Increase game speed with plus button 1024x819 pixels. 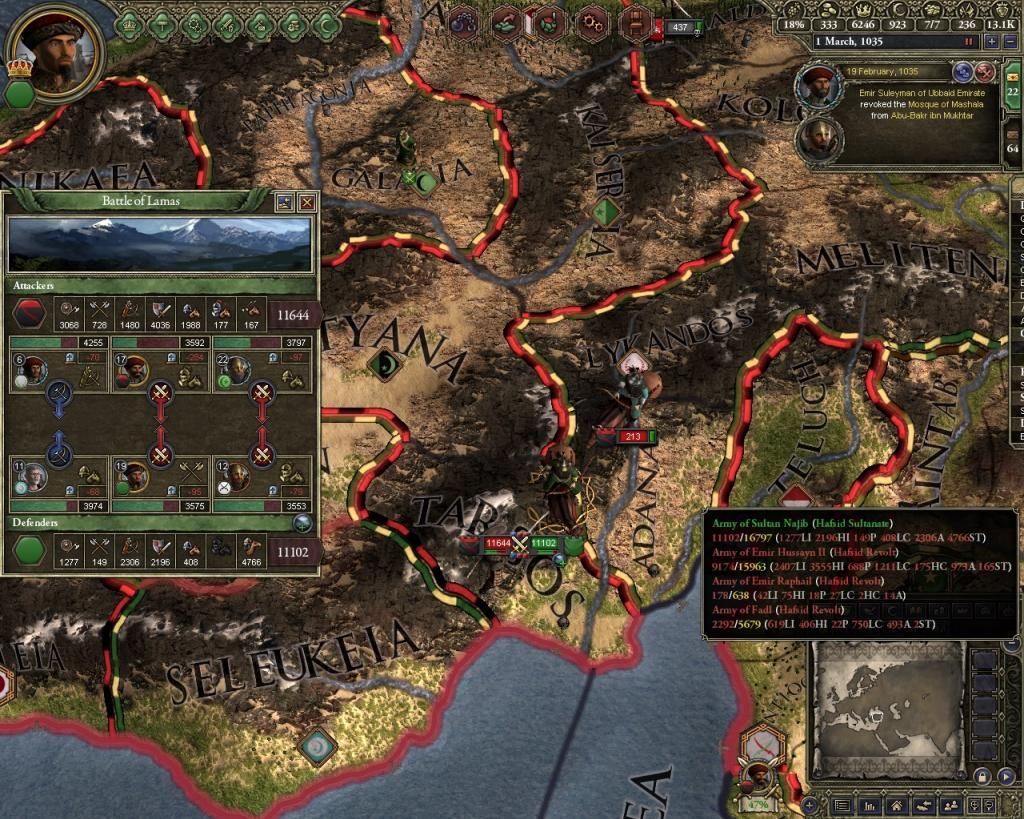pos(991,42)
